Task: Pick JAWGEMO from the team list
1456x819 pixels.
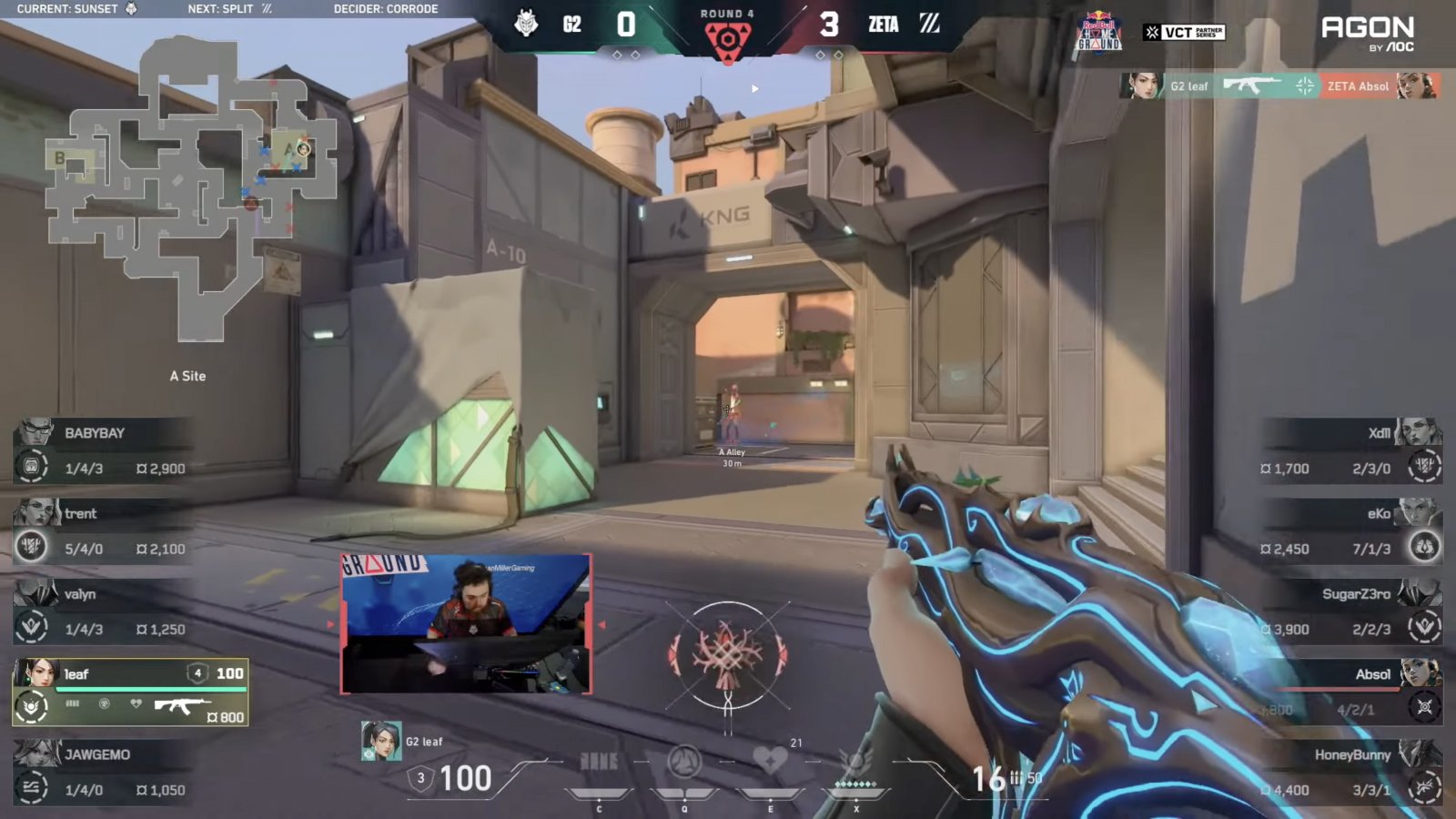Action: (102, 772)
